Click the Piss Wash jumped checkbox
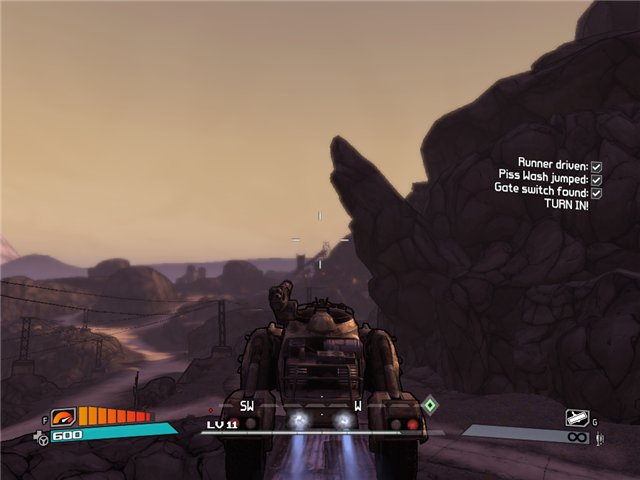This screenshot has width=640, height=480. click(596, 178)
